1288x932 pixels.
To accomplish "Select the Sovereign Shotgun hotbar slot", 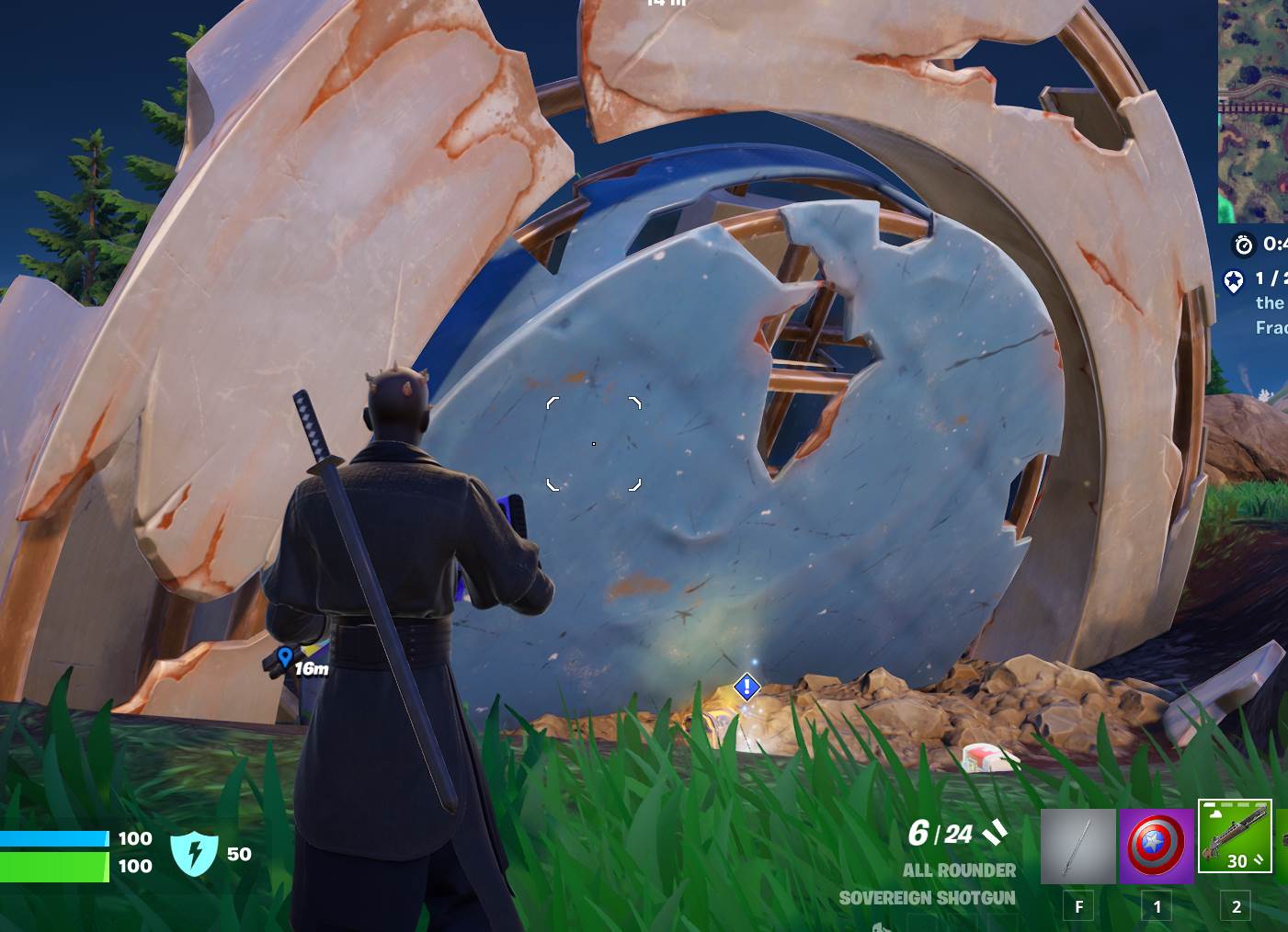I will pos(1235,836).
